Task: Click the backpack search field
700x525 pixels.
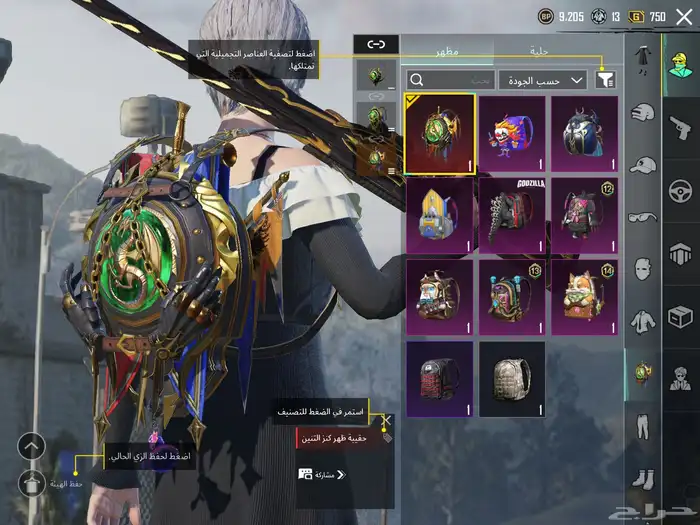Action: [450, 79]
